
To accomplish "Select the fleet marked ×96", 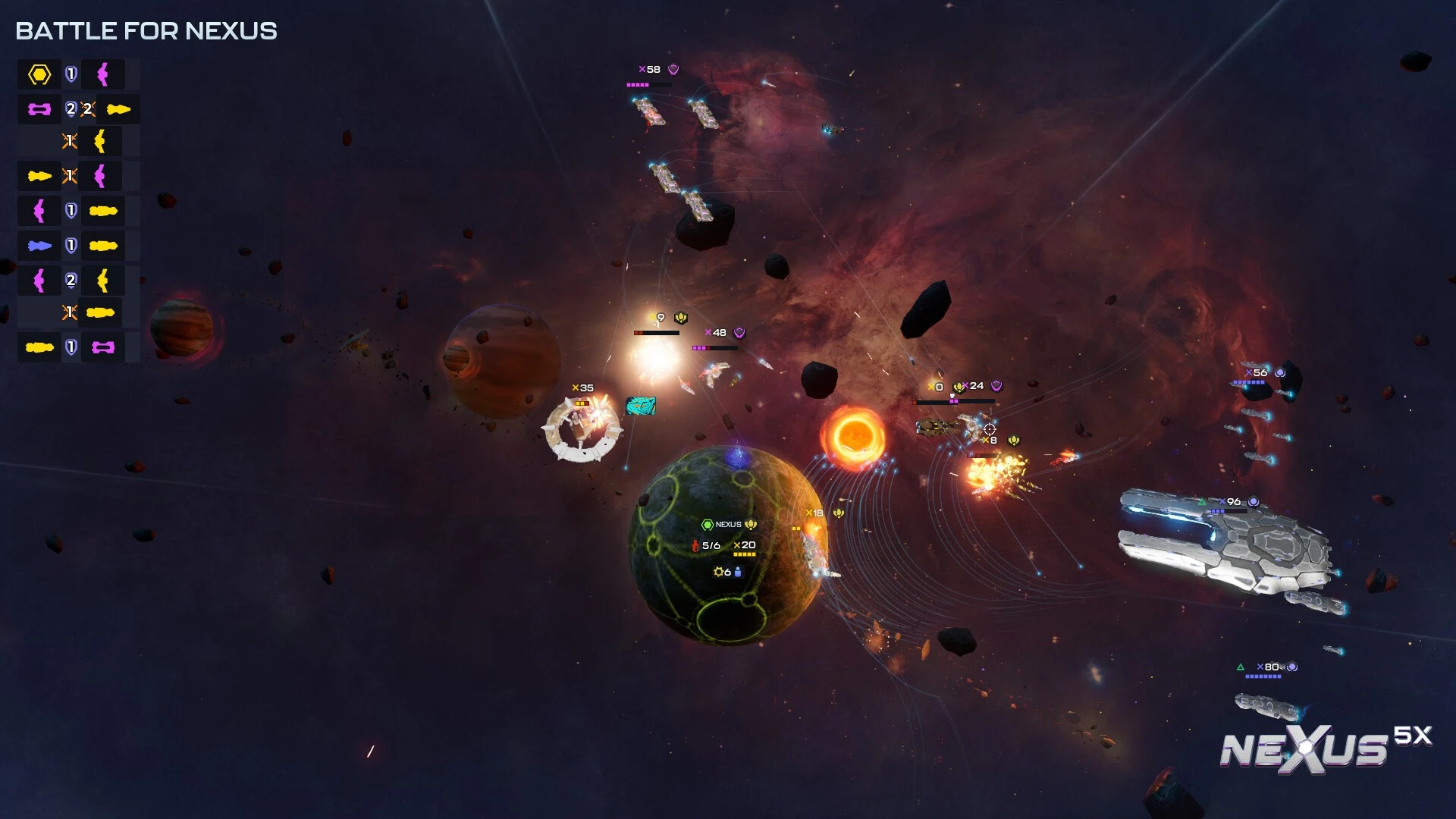I will pyautogui.click(x=1233, y=502).
